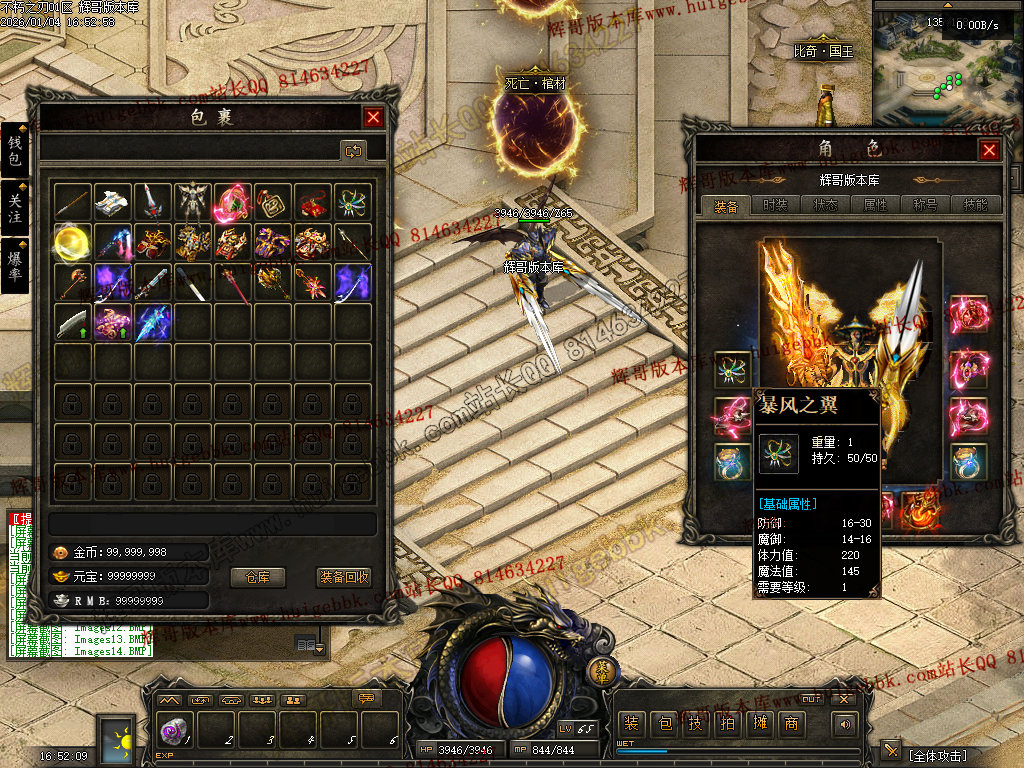This screenshot has height=768, width=1024.
Task: Toggle the sound speaker button
Action: (846, 723)
